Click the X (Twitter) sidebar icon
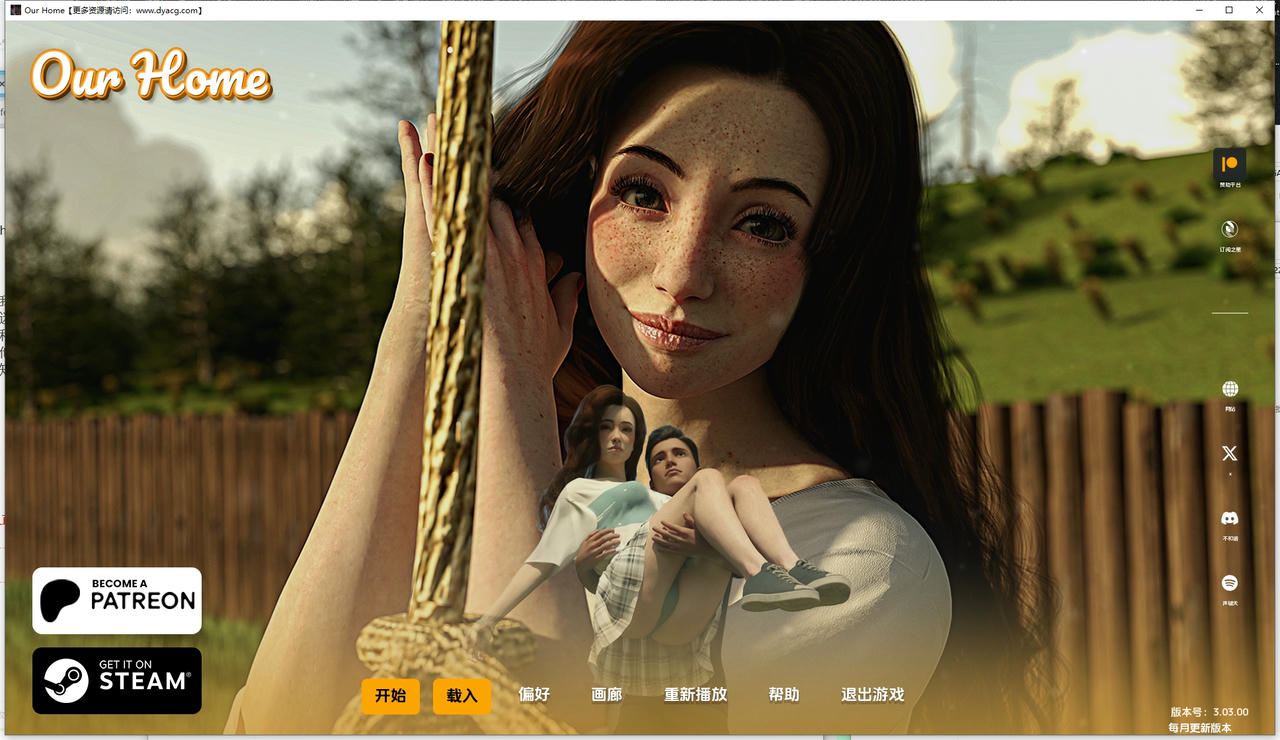Image resolution: width=1280 pixels, height=740 pixels. [1229, 453]
